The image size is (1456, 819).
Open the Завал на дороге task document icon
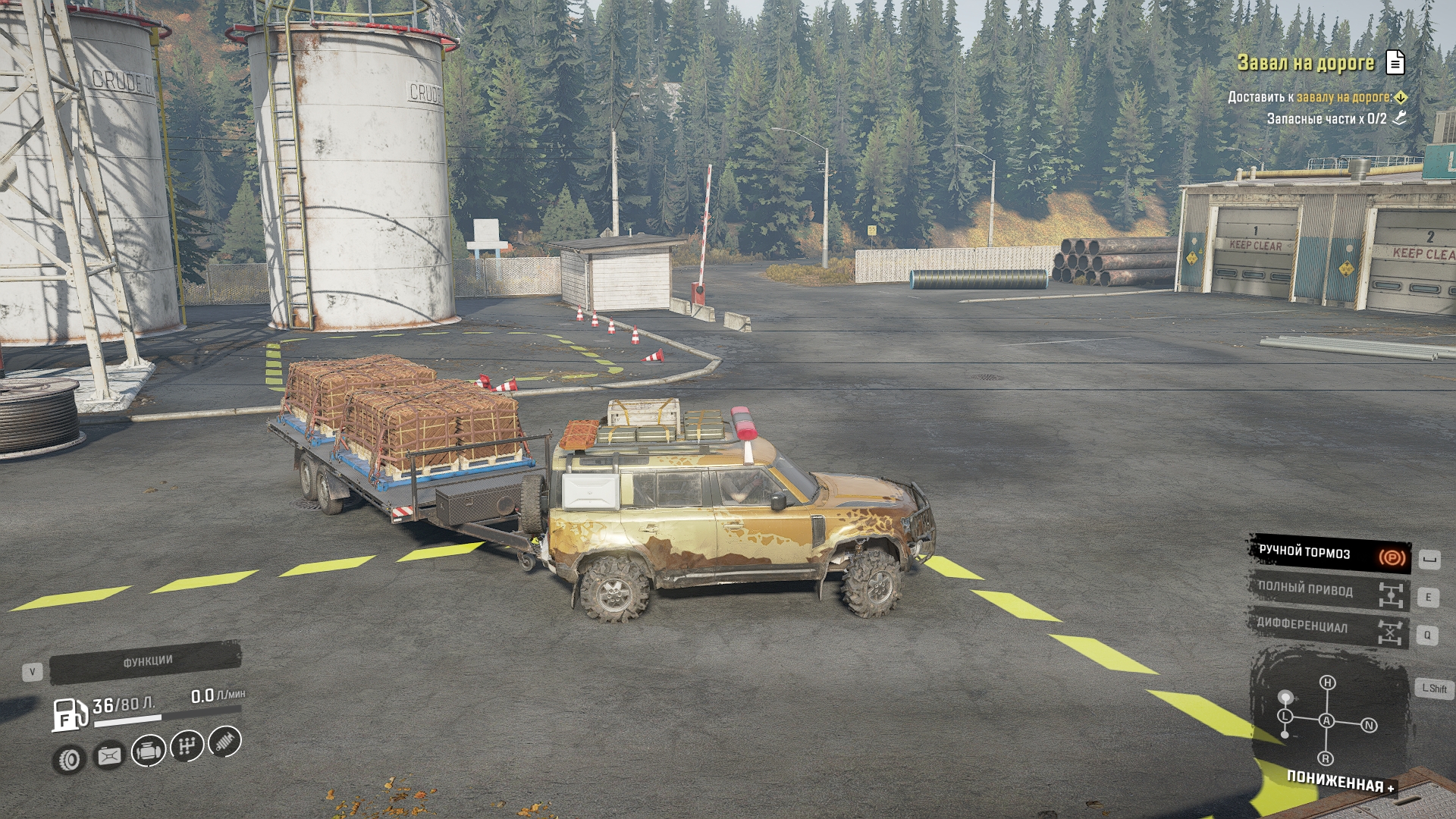[x=1395, y=63]
